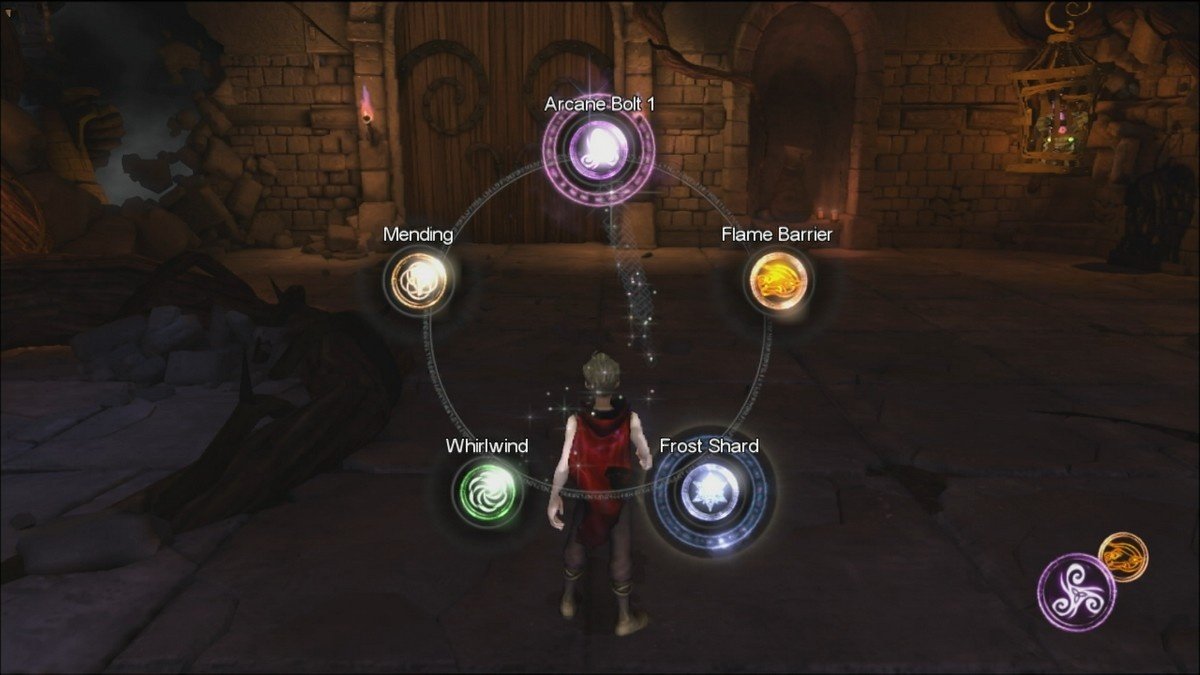Choose the Frost Shard spell orb
1200x675 pixels.
[x=709, y=490]
